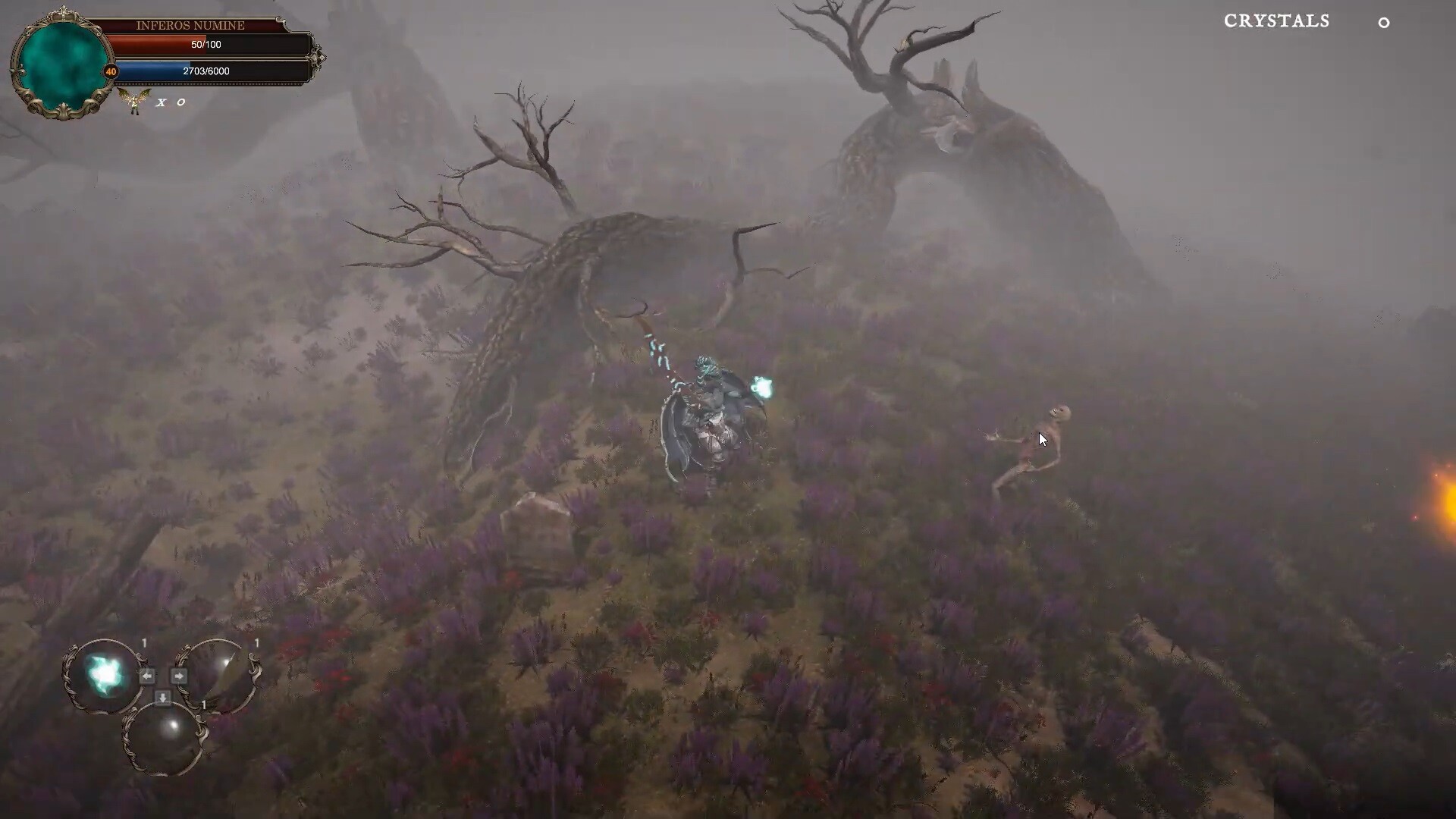Activate the glowing teal flame ability orb
The height and width of the screenshot is (819, 1456).
(x=104, y=675)
